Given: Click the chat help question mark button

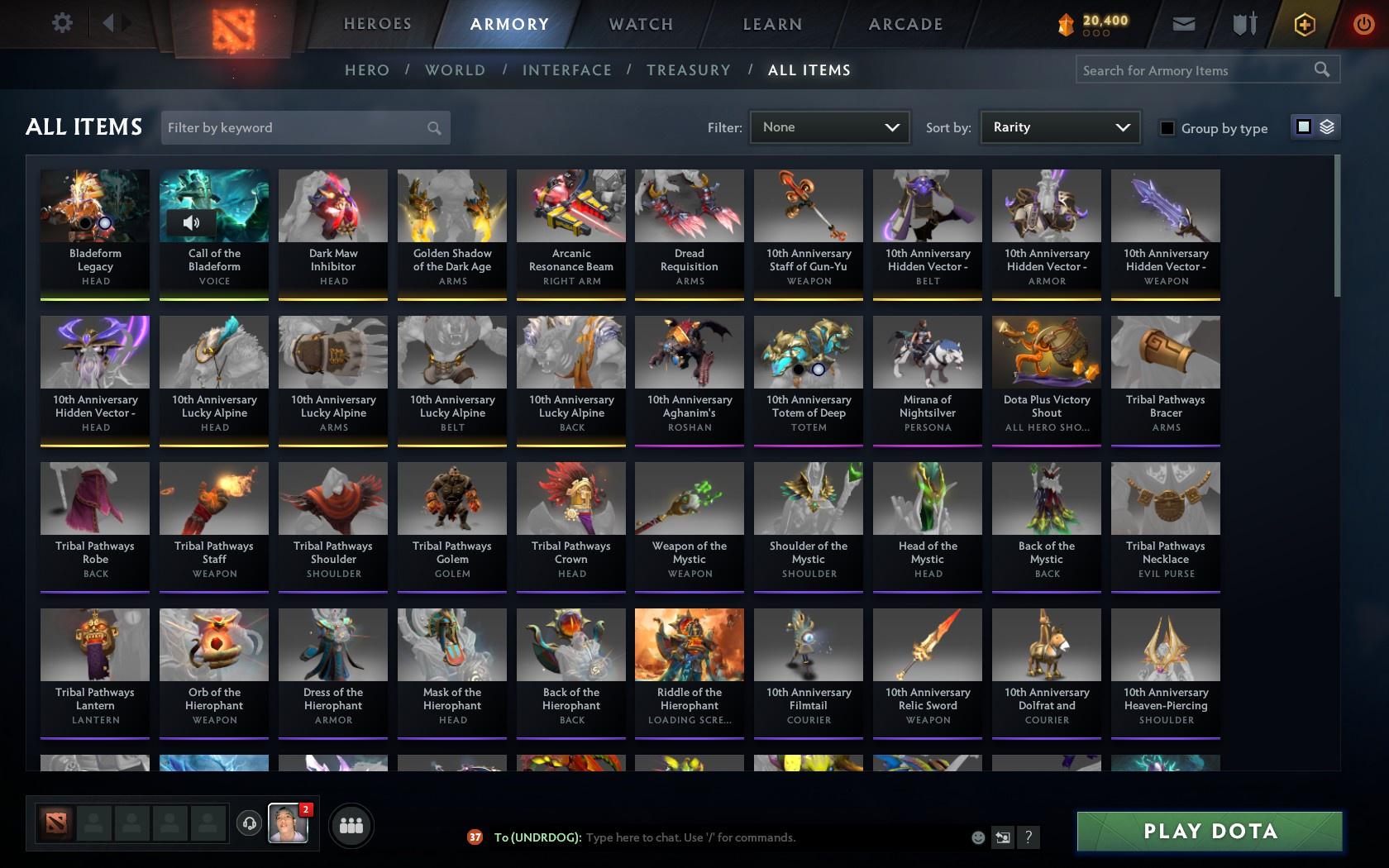Looking at the screenshot, I should [x=1028, y=837].
